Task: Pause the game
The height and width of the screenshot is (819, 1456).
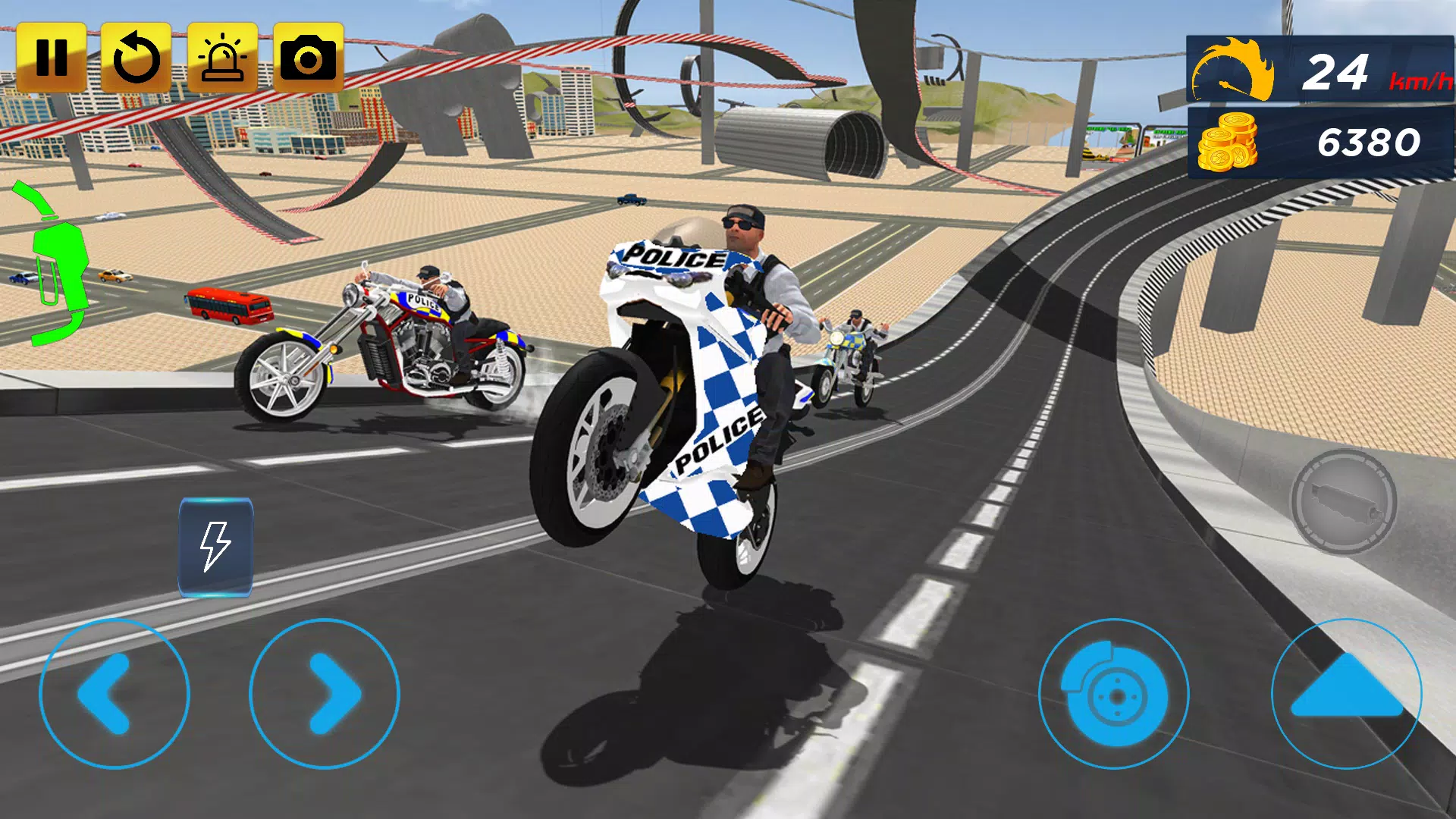Action: 51,58
